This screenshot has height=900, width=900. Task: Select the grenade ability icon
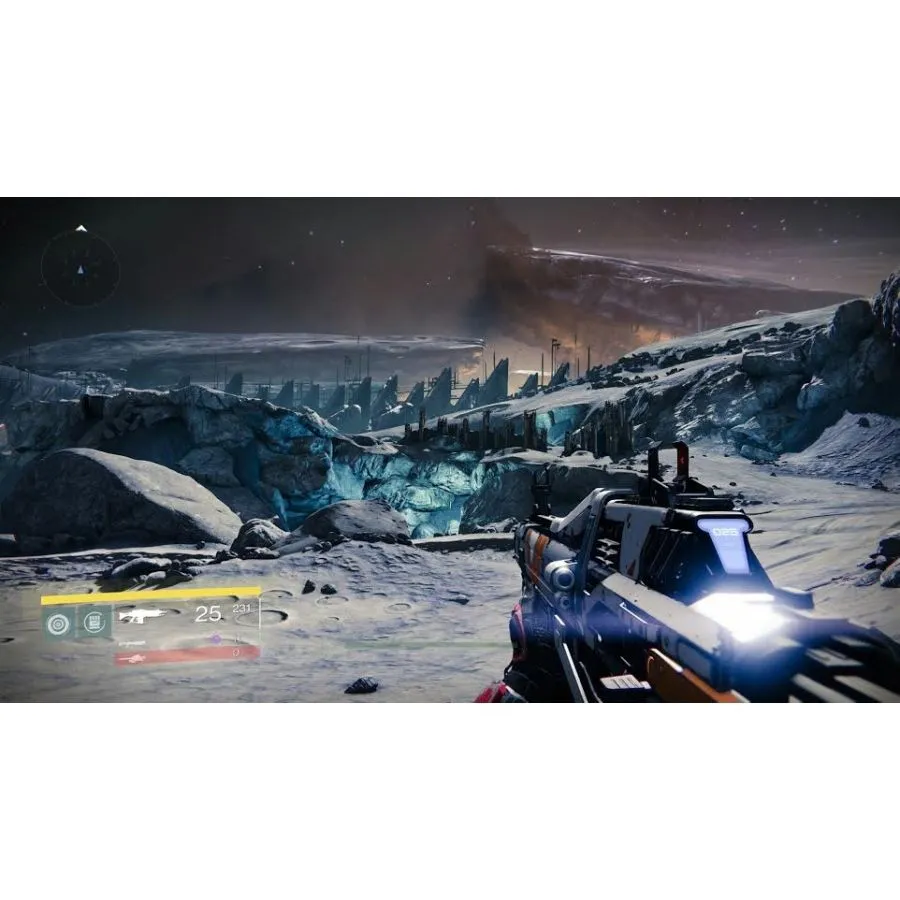[x=57, y=622]
